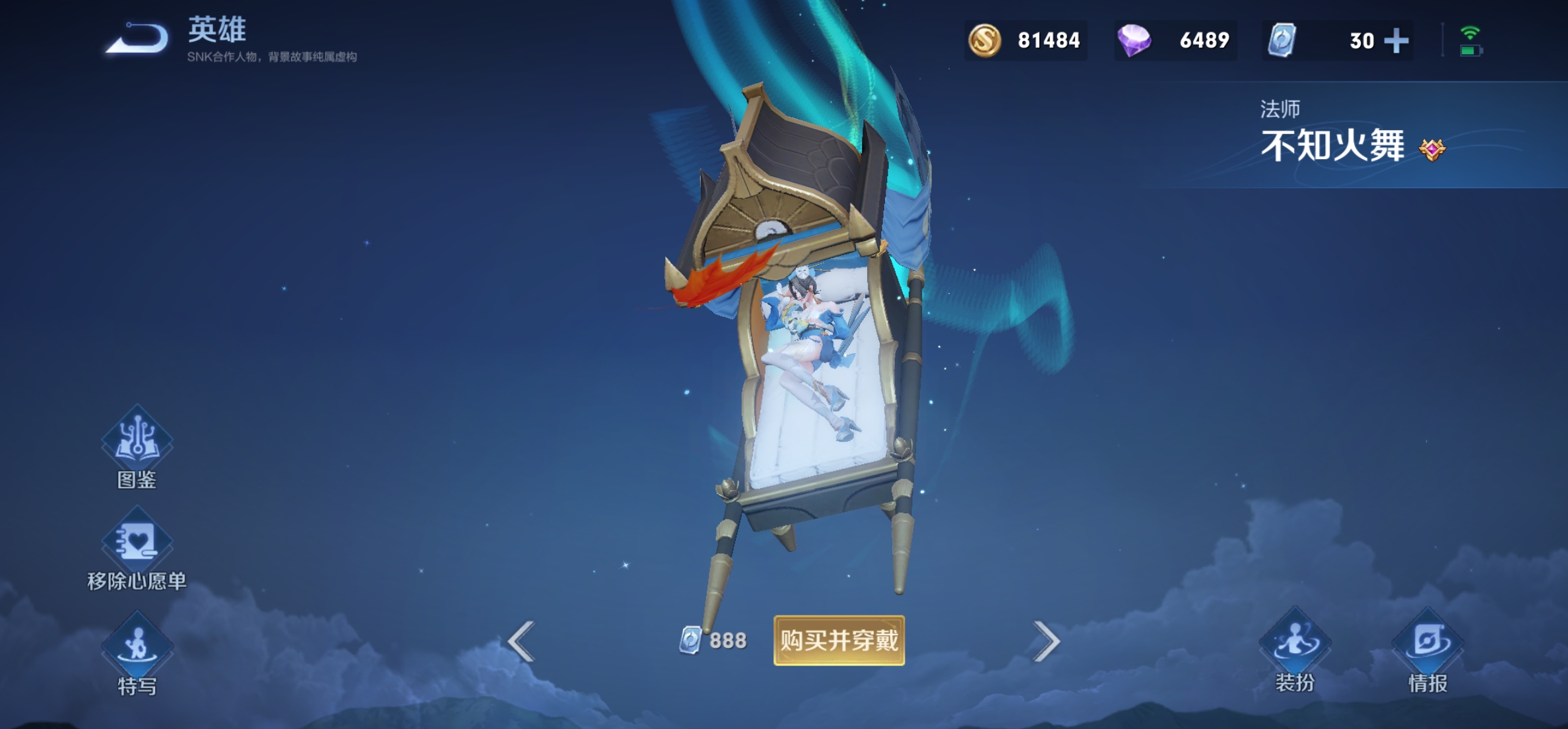Click the blue skin card currency icon
Screen dimensions: 1568x729
pos(1282,40)
